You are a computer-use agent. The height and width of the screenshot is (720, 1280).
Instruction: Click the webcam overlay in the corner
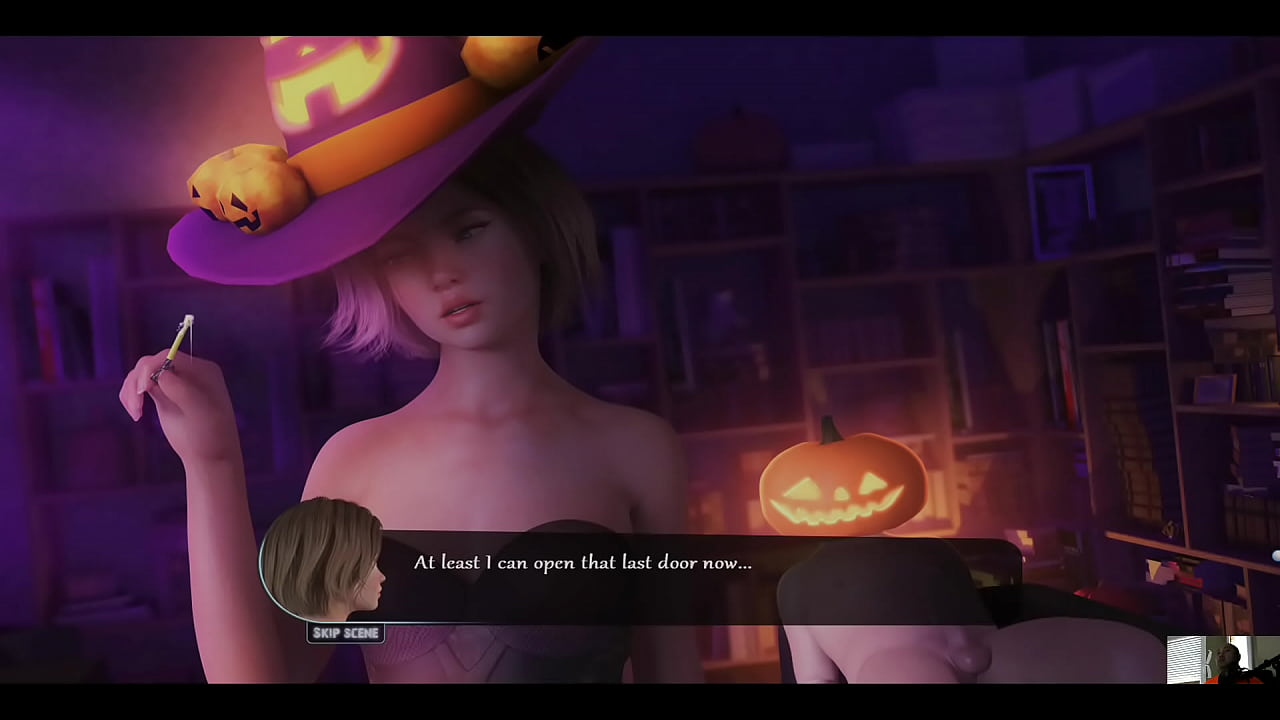pyautogui.click(x=1220, y=660)
